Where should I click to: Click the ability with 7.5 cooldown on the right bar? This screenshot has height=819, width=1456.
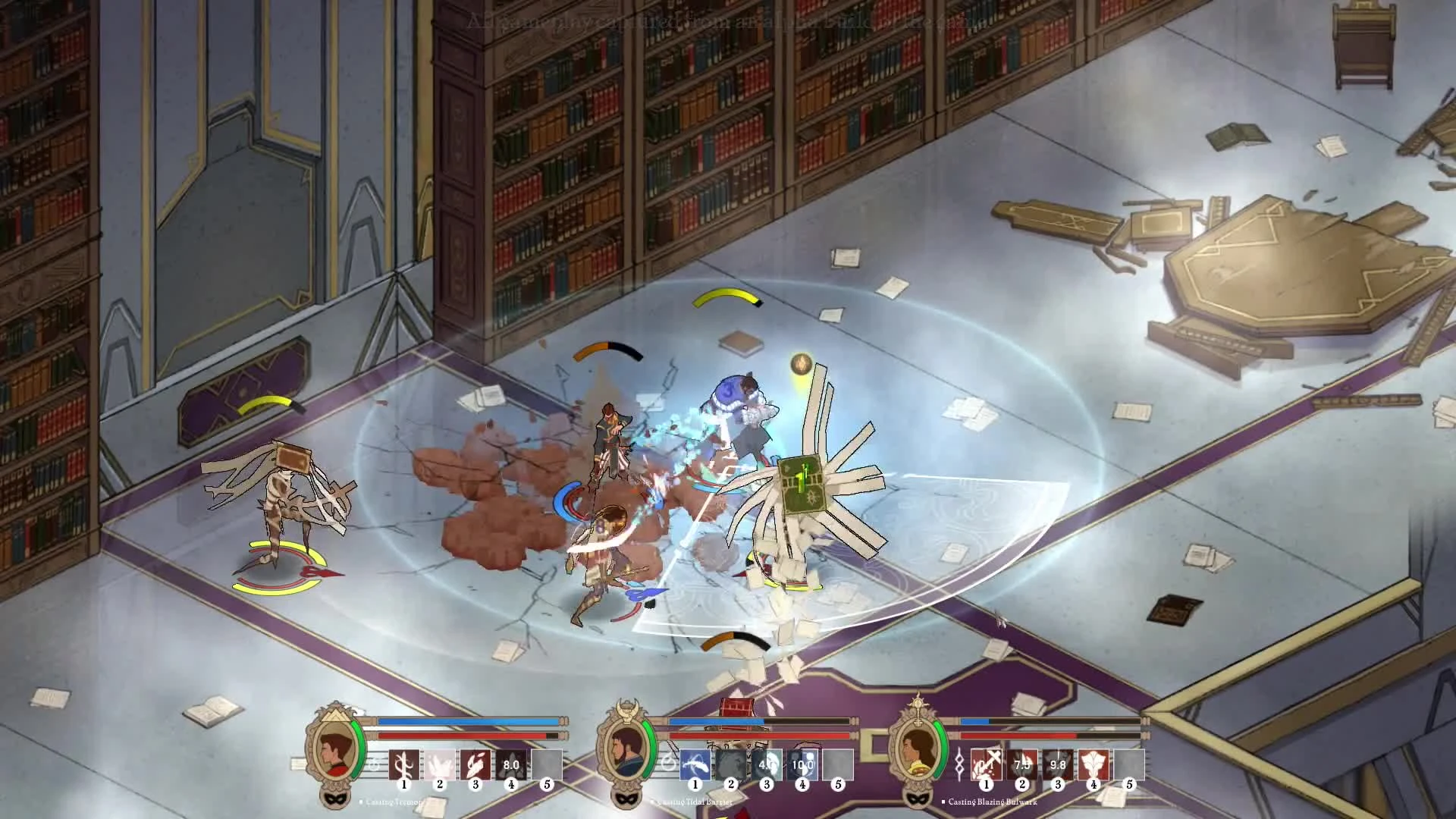pyautogui.click(x=1021, y=766)
